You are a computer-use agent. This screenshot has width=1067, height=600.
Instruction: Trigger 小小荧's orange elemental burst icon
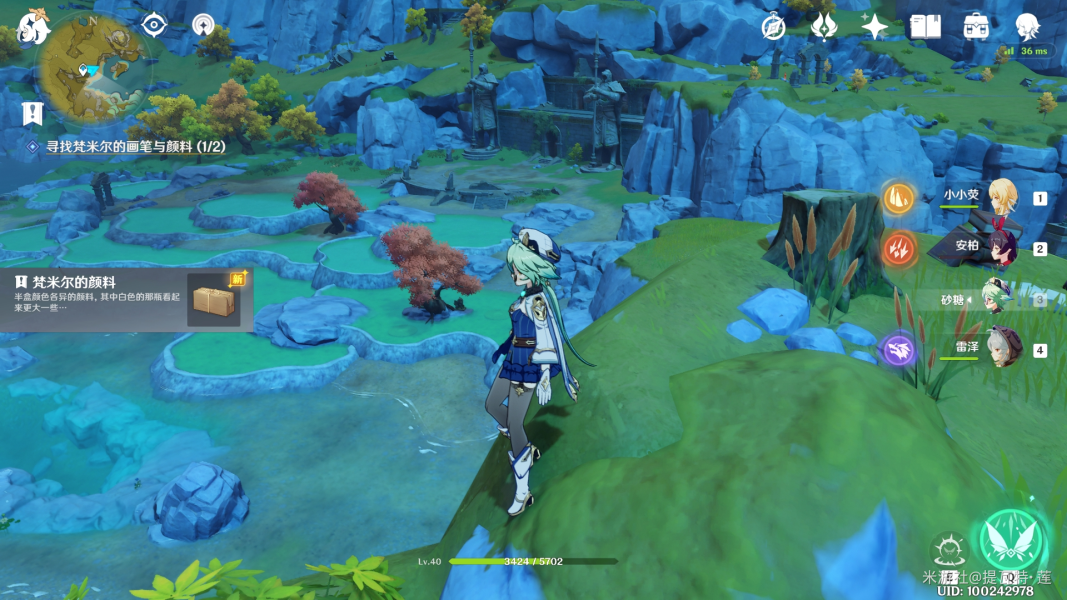898,197
